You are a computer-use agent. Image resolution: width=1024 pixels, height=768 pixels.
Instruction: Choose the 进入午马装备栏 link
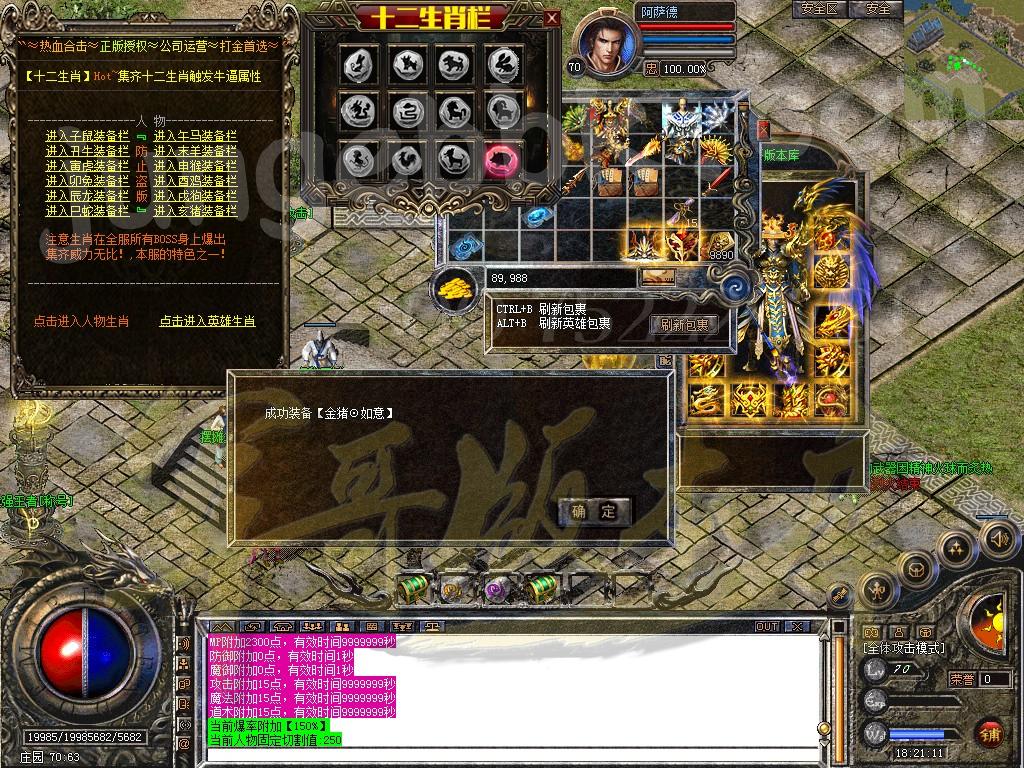[195, 136]
